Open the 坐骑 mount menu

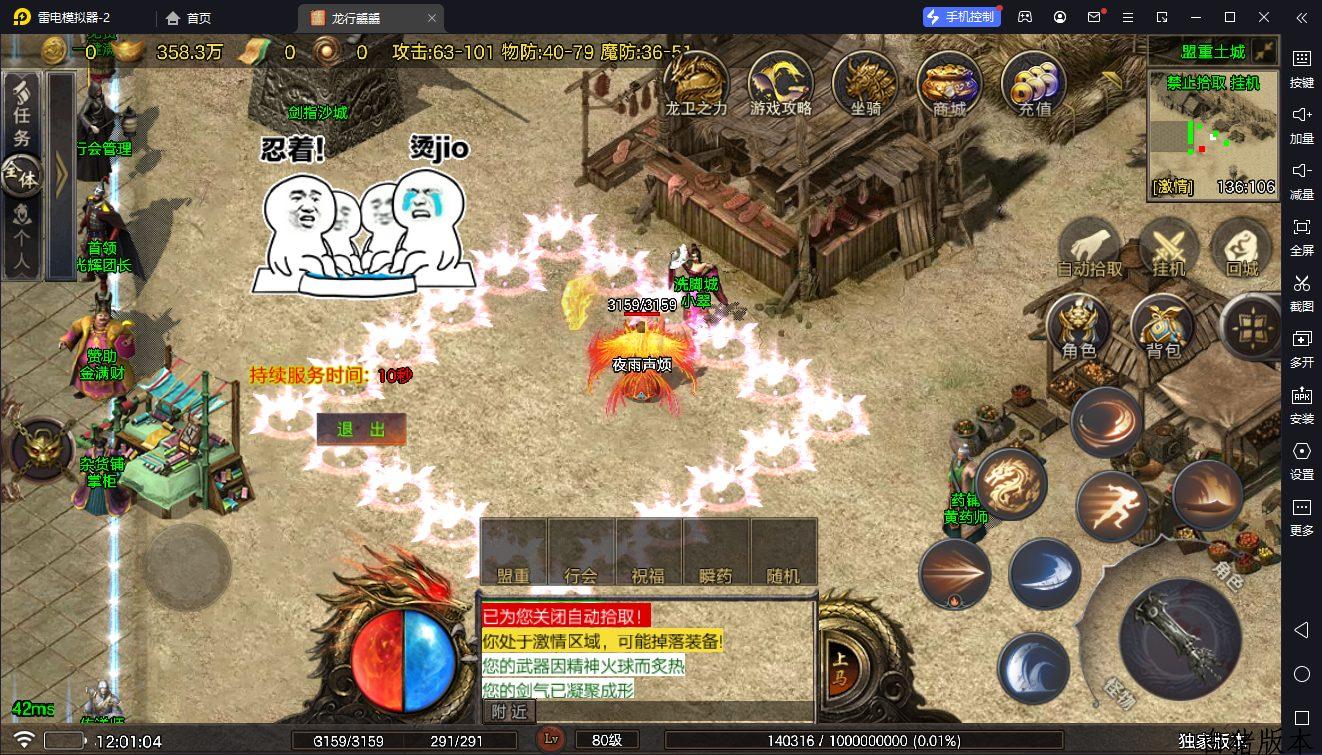pyautogui.click(x=865, y=82)
